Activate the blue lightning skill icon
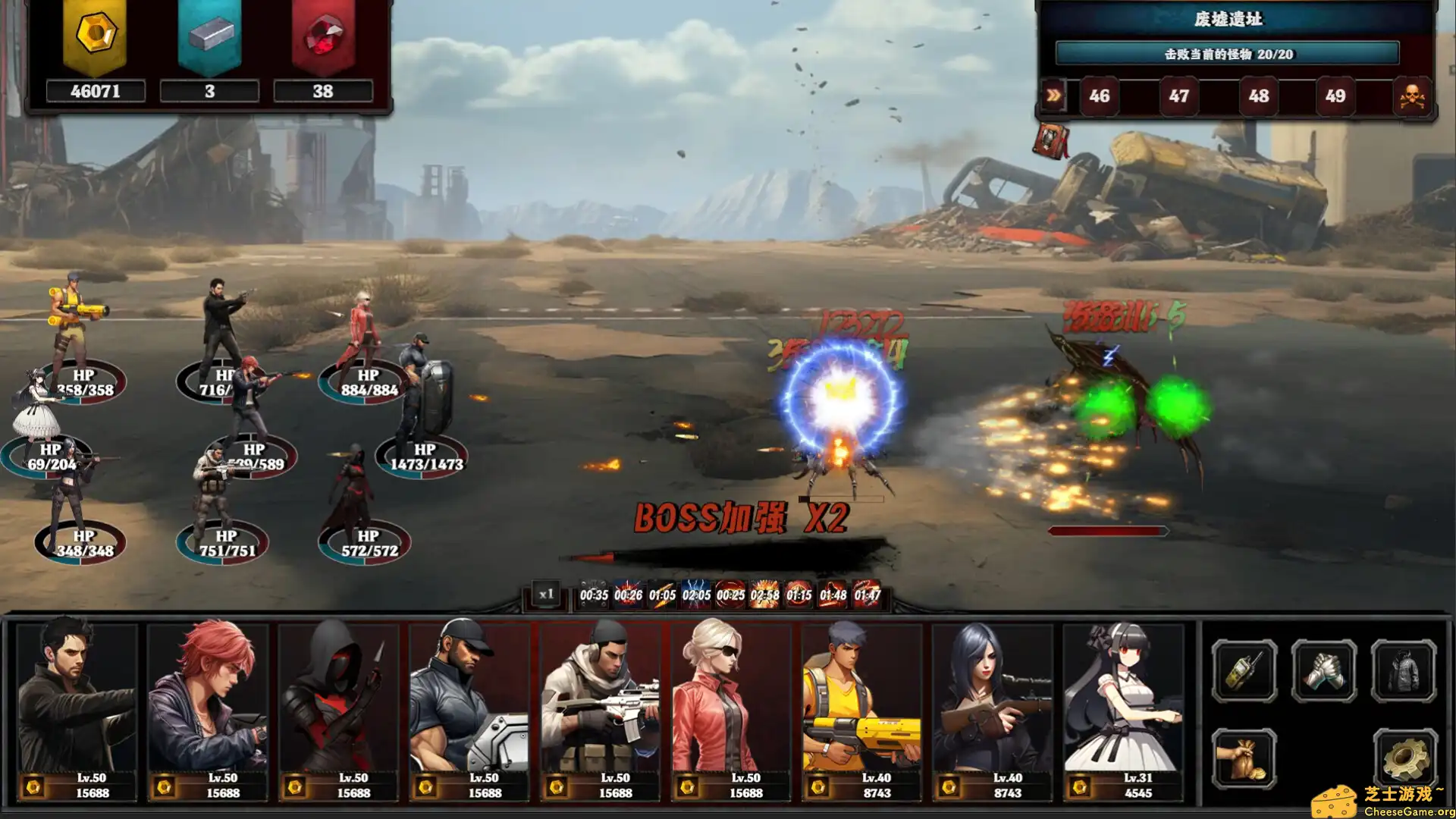 [696, 595]
